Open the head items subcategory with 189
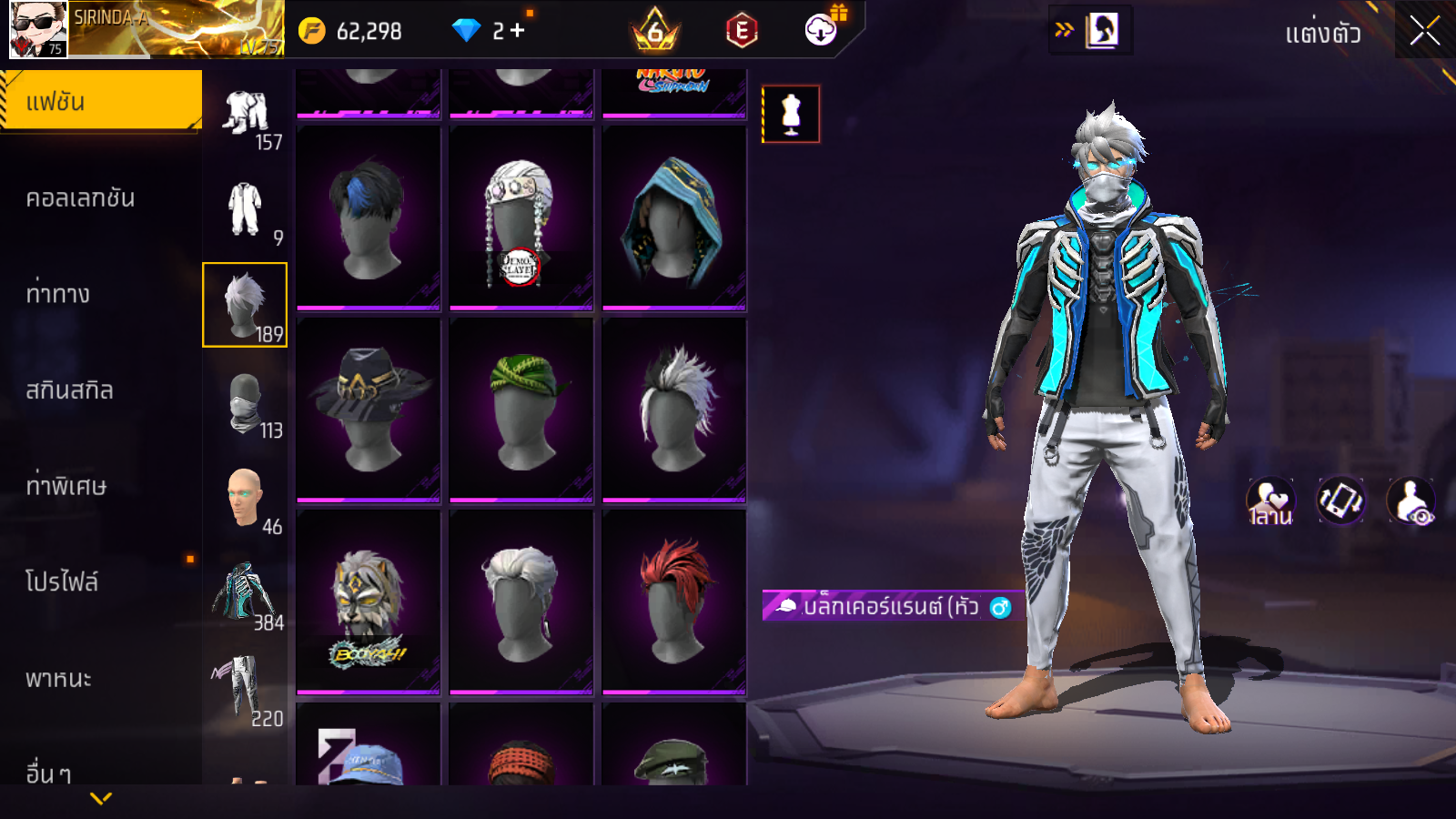 pyautogui.click(x=245, y=305)
